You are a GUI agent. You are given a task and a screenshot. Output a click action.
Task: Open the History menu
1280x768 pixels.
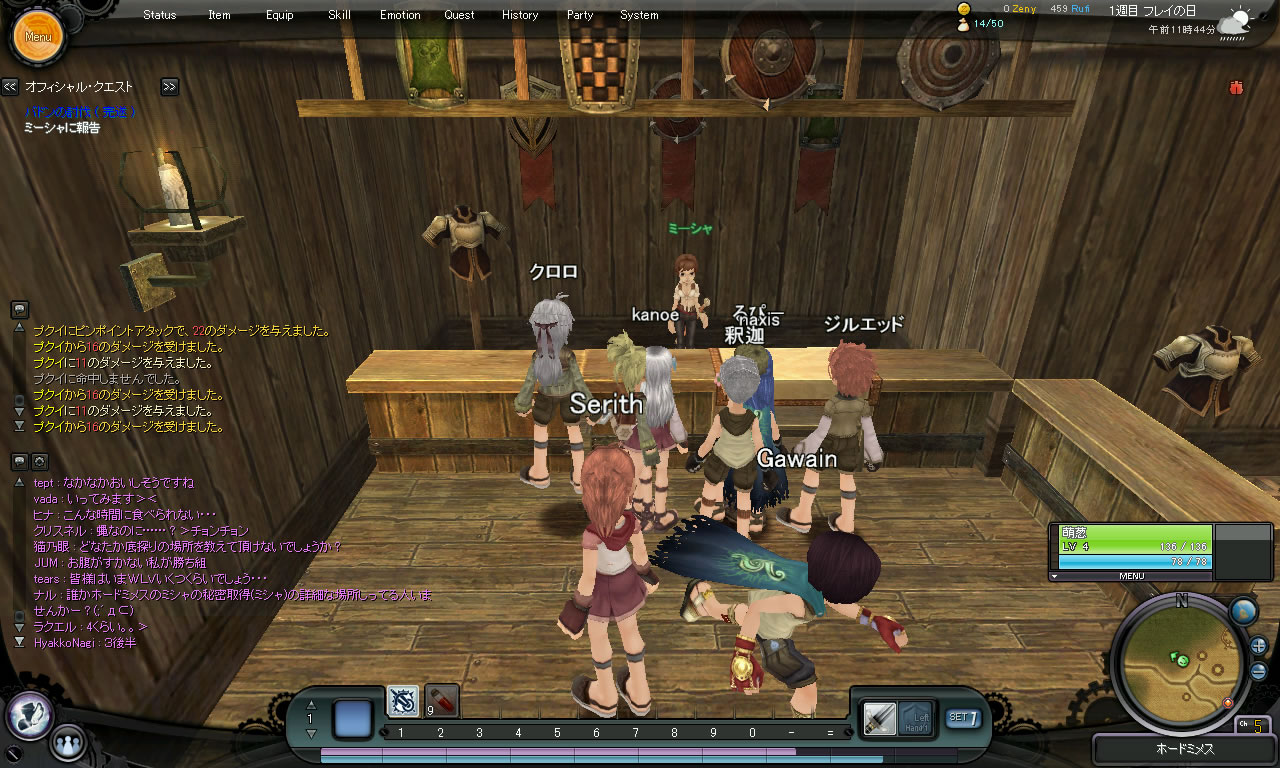520,15
